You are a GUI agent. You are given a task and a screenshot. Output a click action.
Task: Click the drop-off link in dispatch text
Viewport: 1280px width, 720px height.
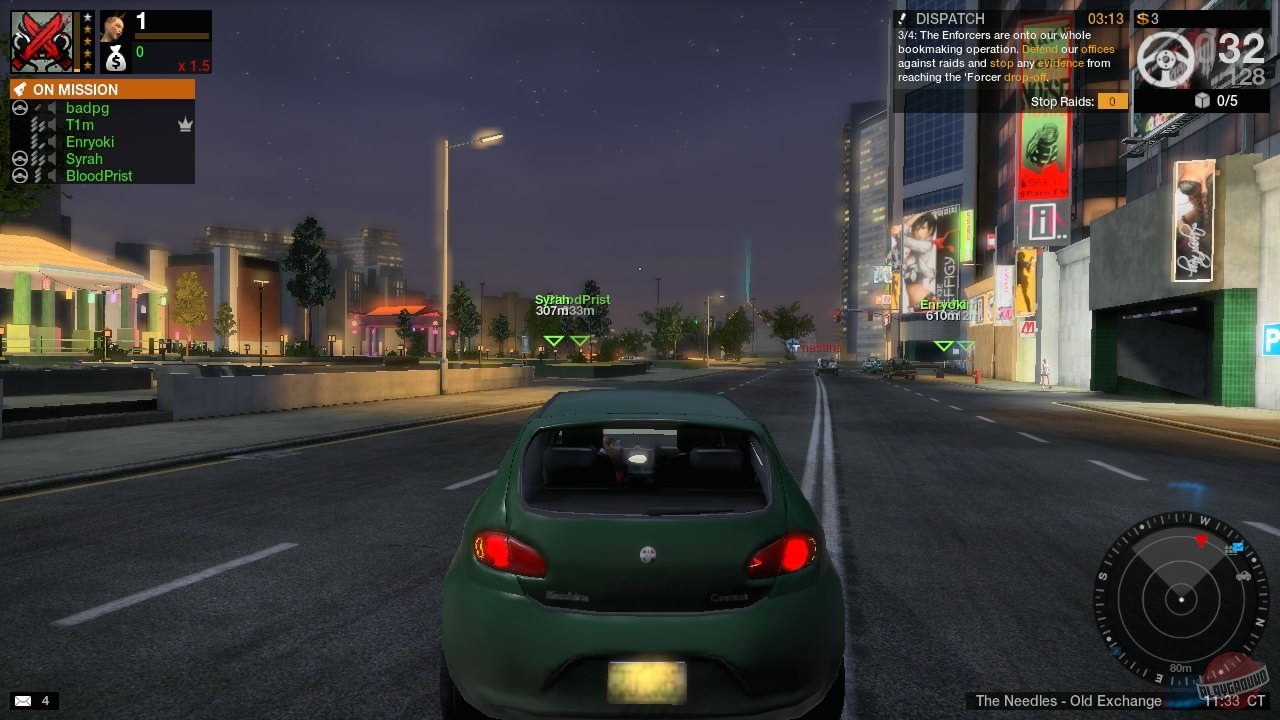click(1027, 77)
